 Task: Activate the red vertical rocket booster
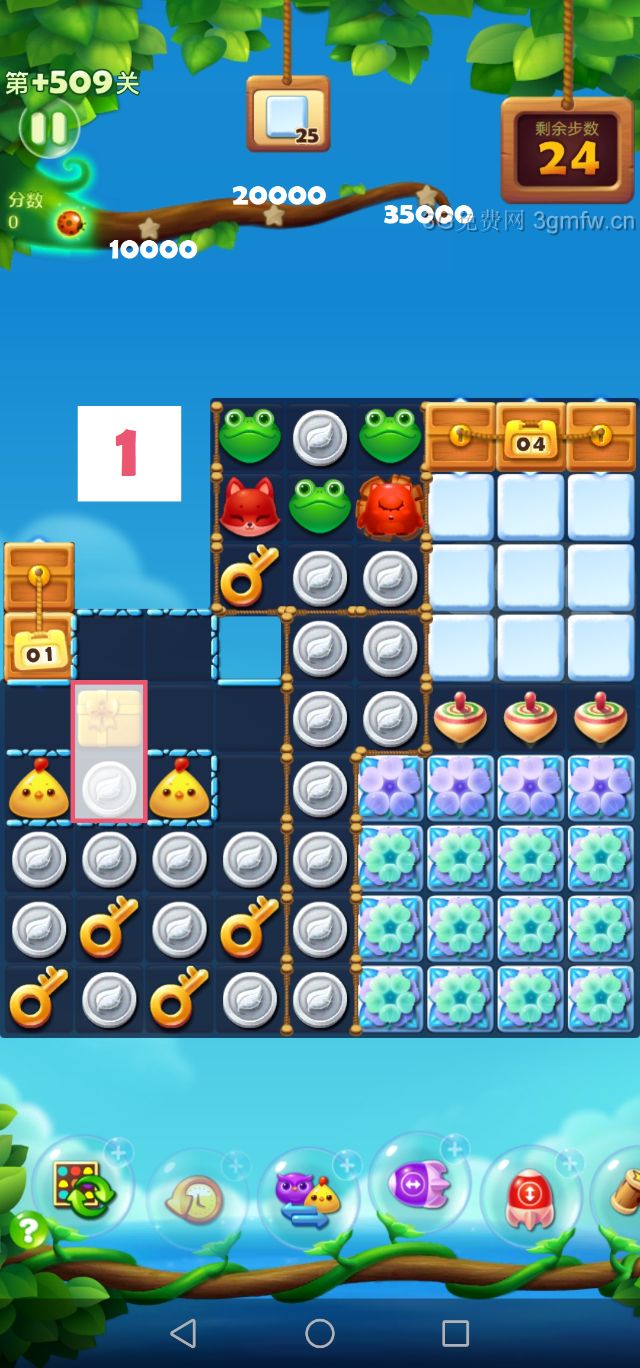530,1197
